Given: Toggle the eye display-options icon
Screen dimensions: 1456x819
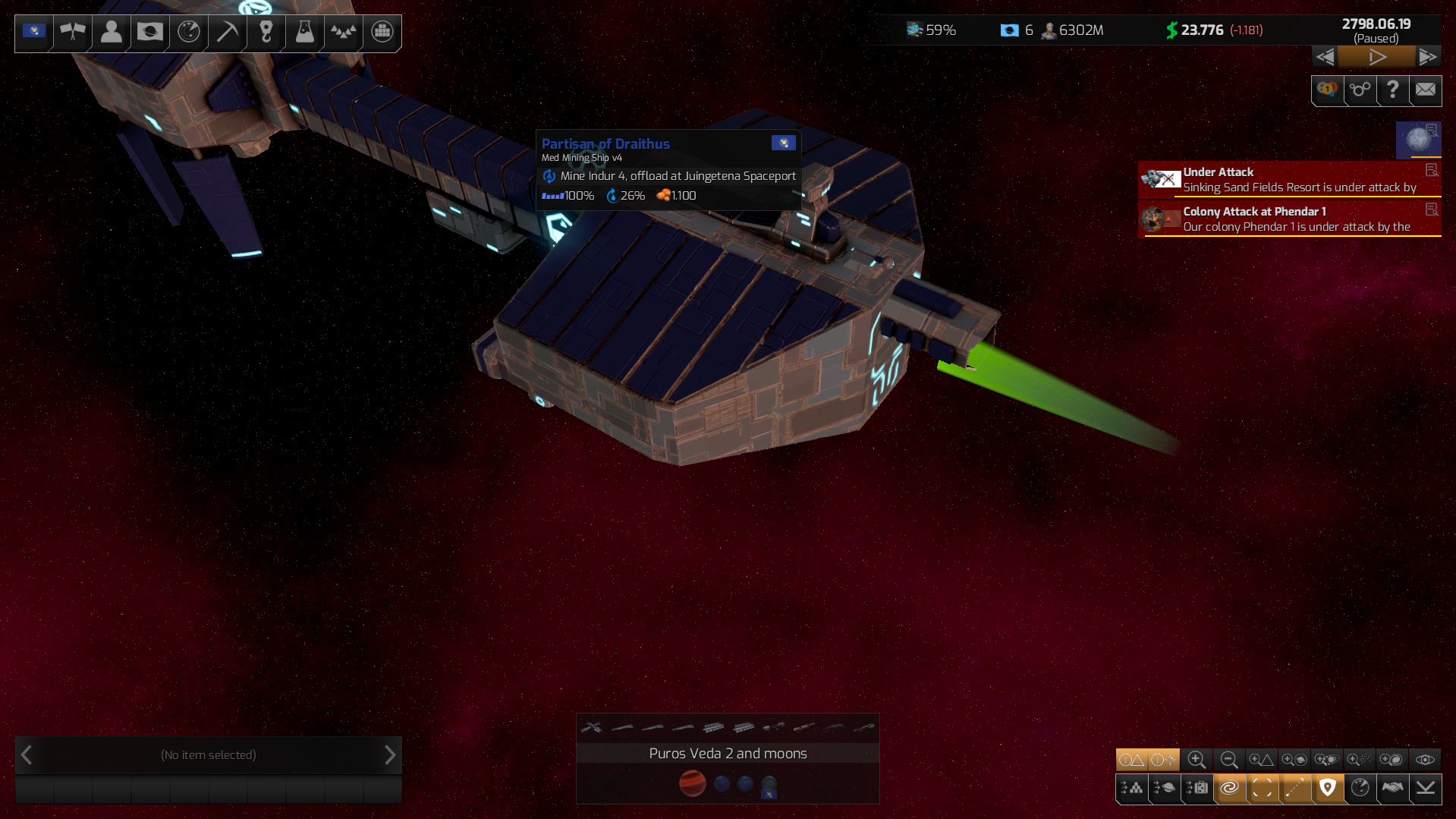Looking at the screenshot, I should 1425,759.
